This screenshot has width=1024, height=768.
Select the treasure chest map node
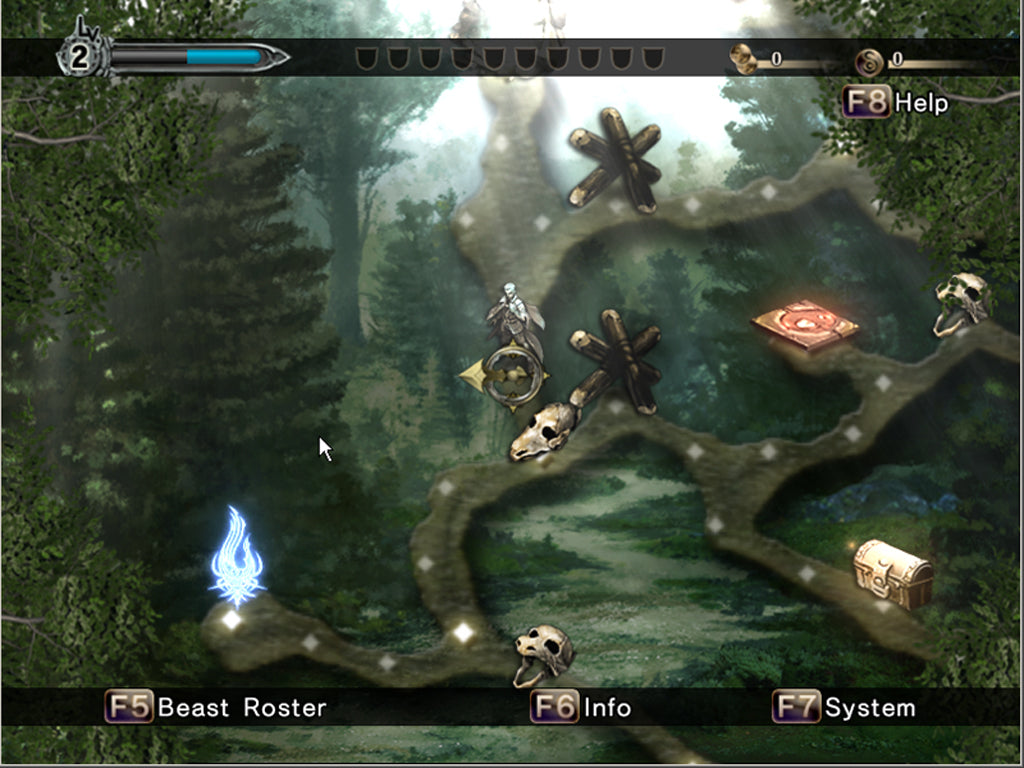[892, 573]
